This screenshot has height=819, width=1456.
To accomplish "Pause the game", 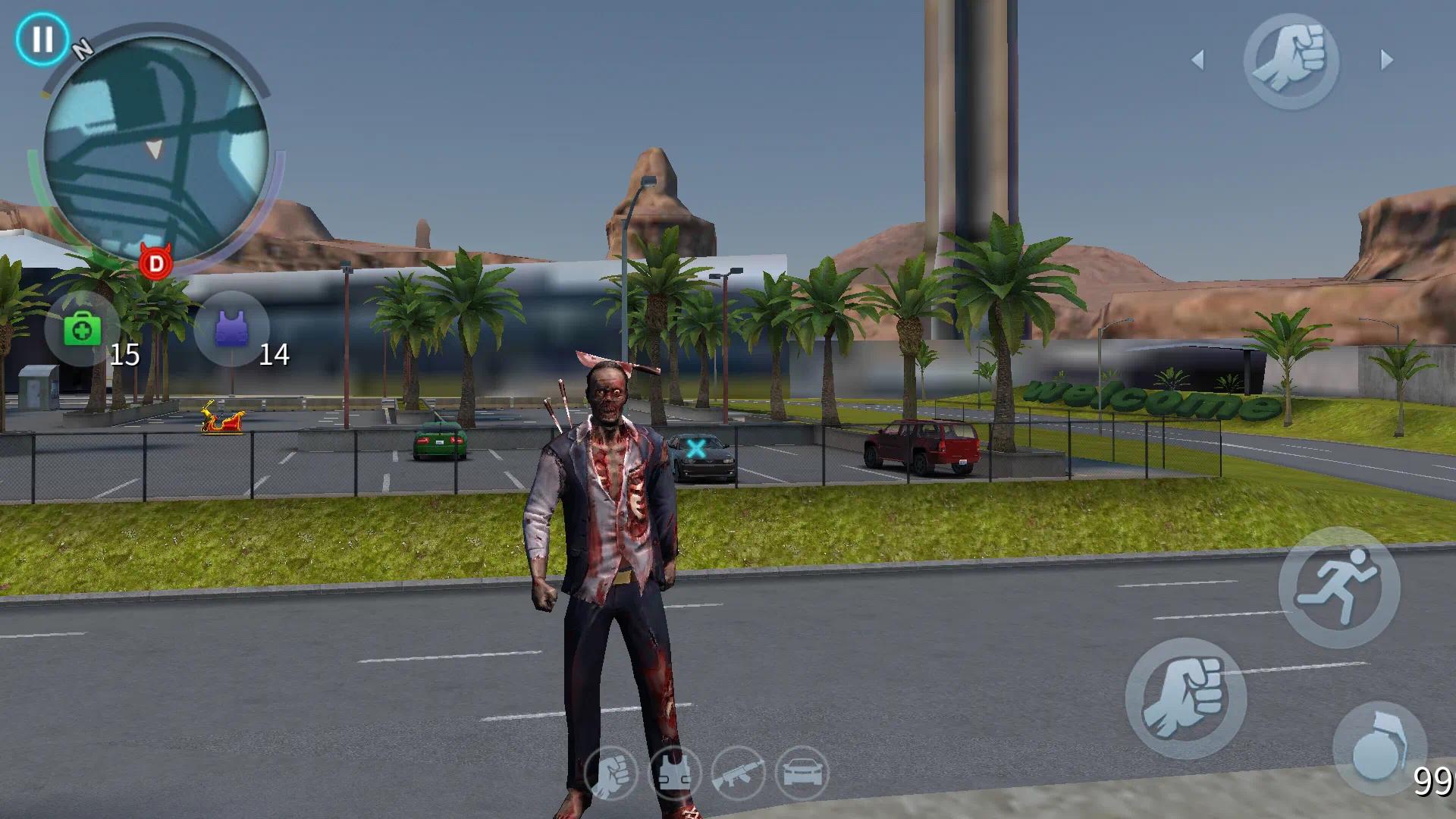I will [x=42, y=39].
